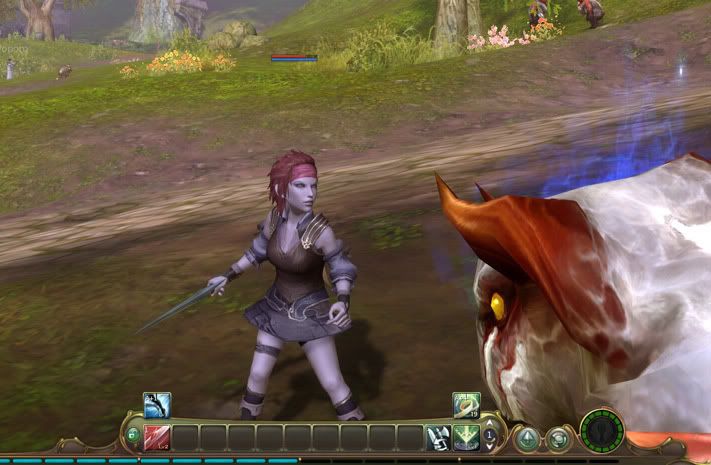Toggle the small lock button left of hotbar

tap(132, 435)
